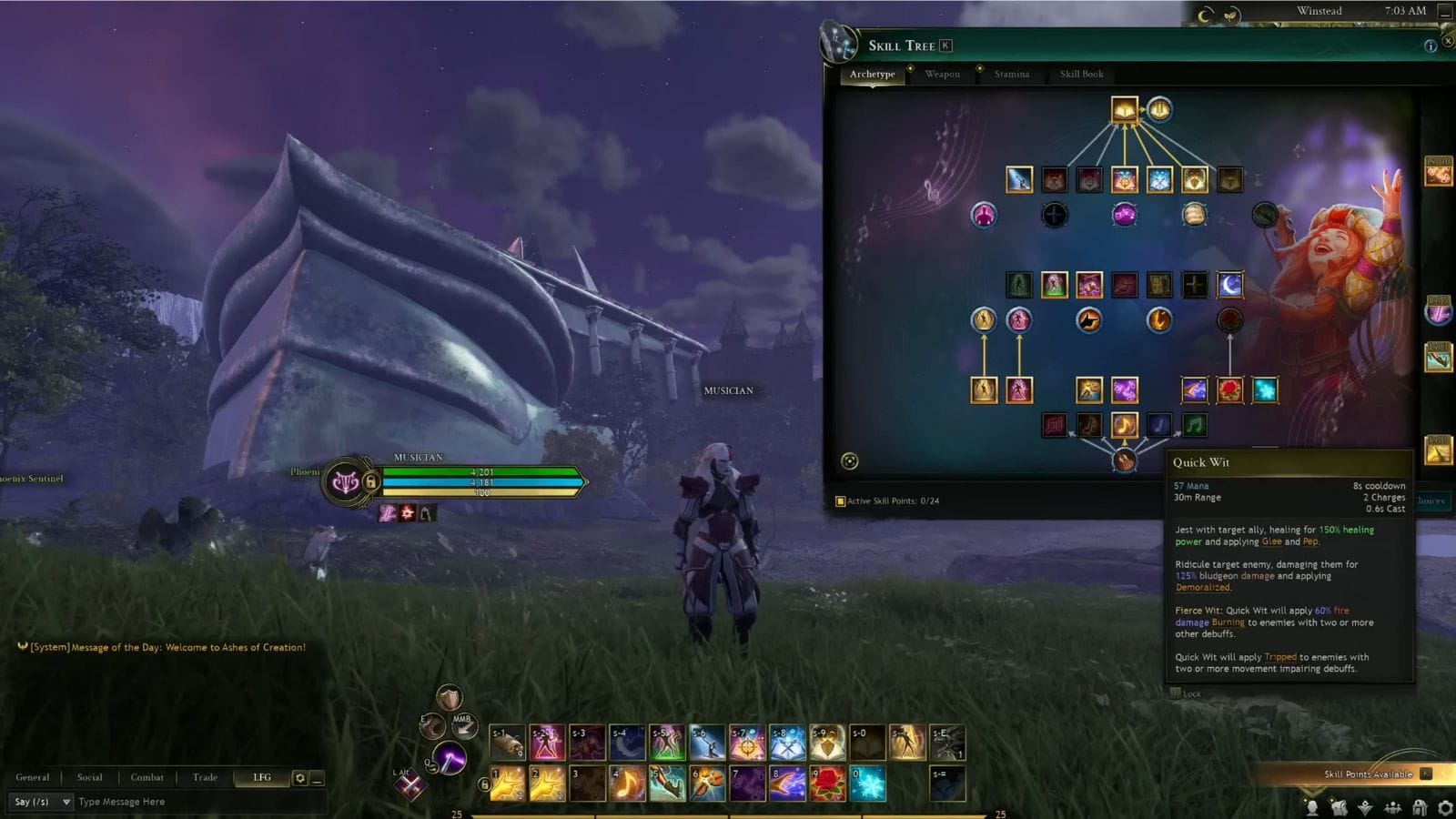Open the LFG chat tab
This screenshot has height=819, width=1456.
point(261,777)
